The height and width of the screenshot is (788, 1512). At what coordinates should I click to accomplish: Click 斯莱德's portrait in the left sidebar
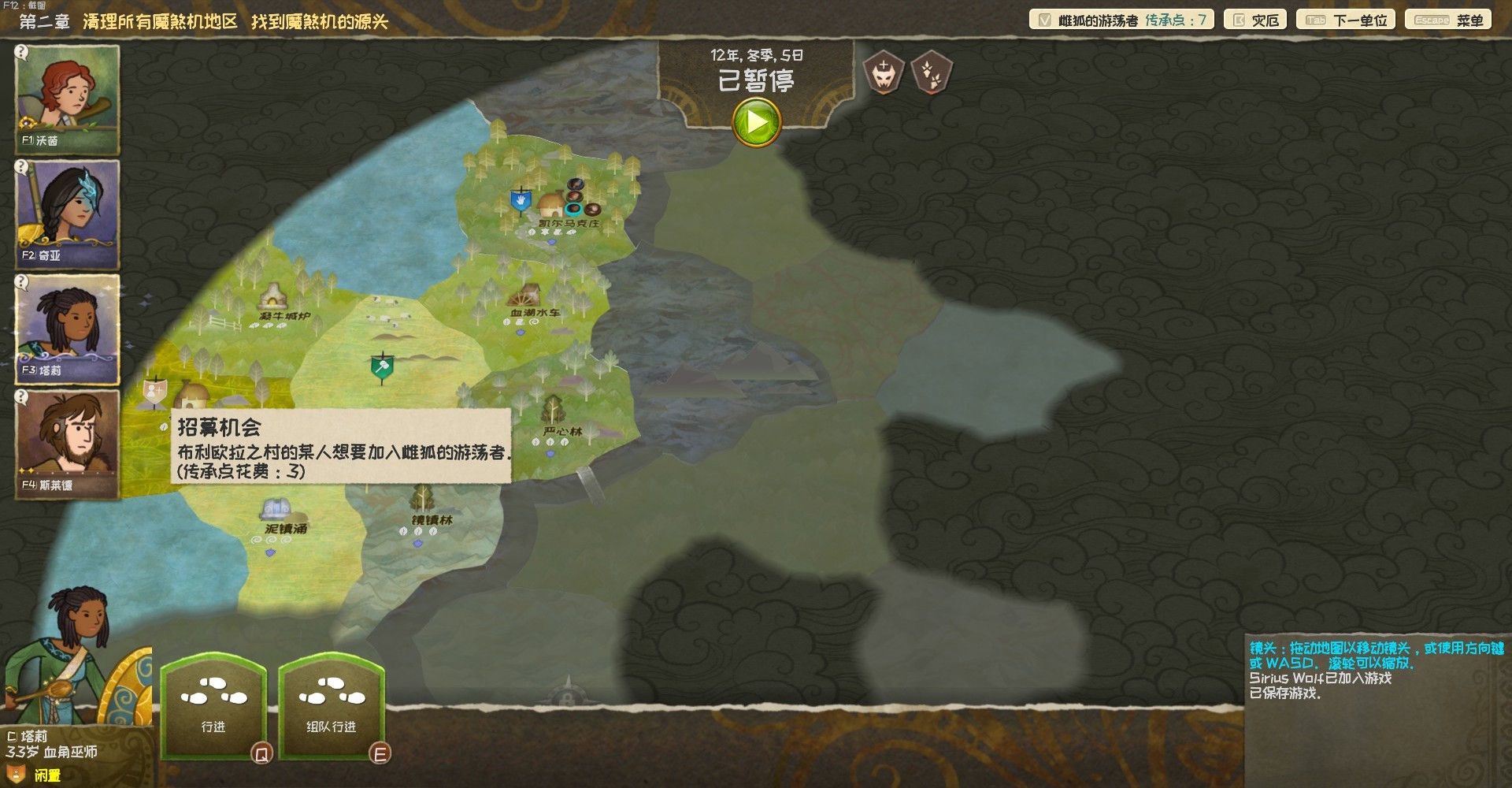click(x=67, y=443)
